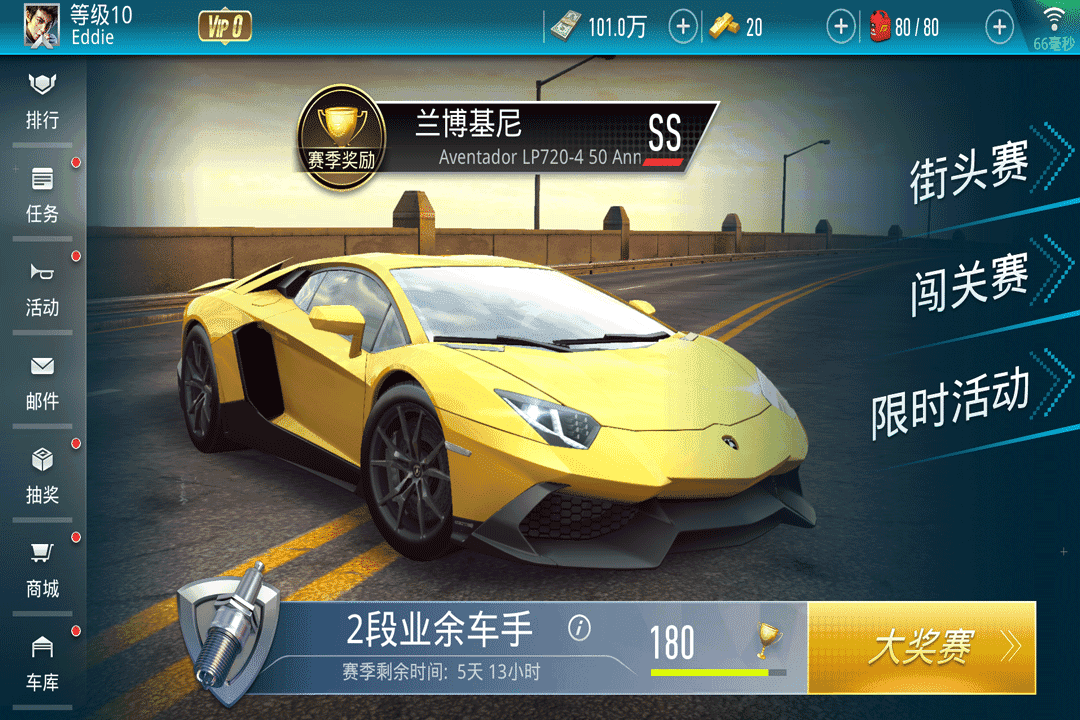Show rank info with the i icon

[x=579, y=628]
